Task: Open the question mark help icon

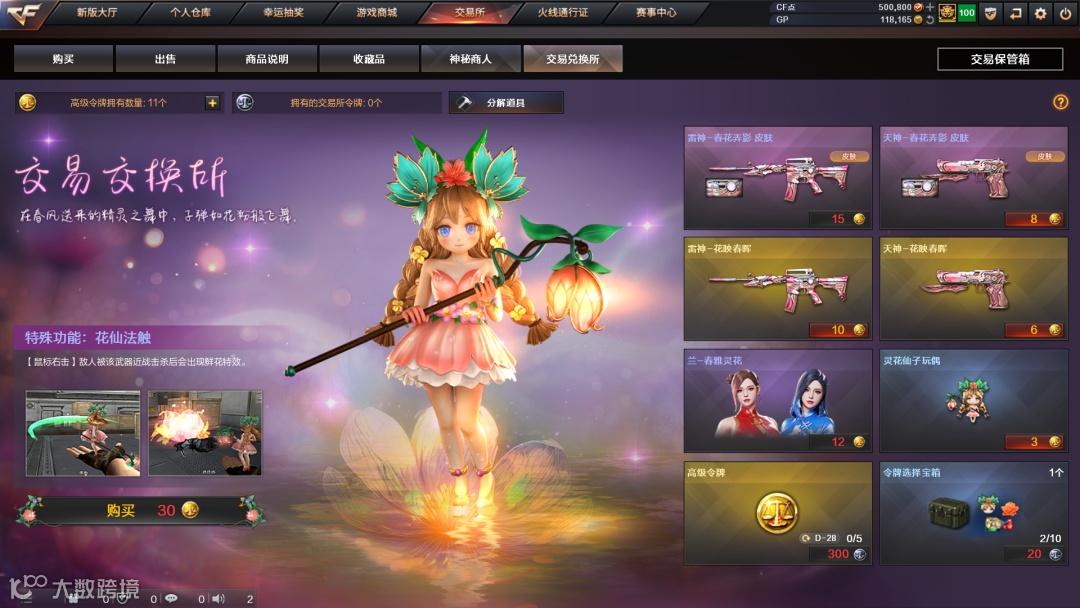Action: pyautogui.click(x=1061, y=102)
